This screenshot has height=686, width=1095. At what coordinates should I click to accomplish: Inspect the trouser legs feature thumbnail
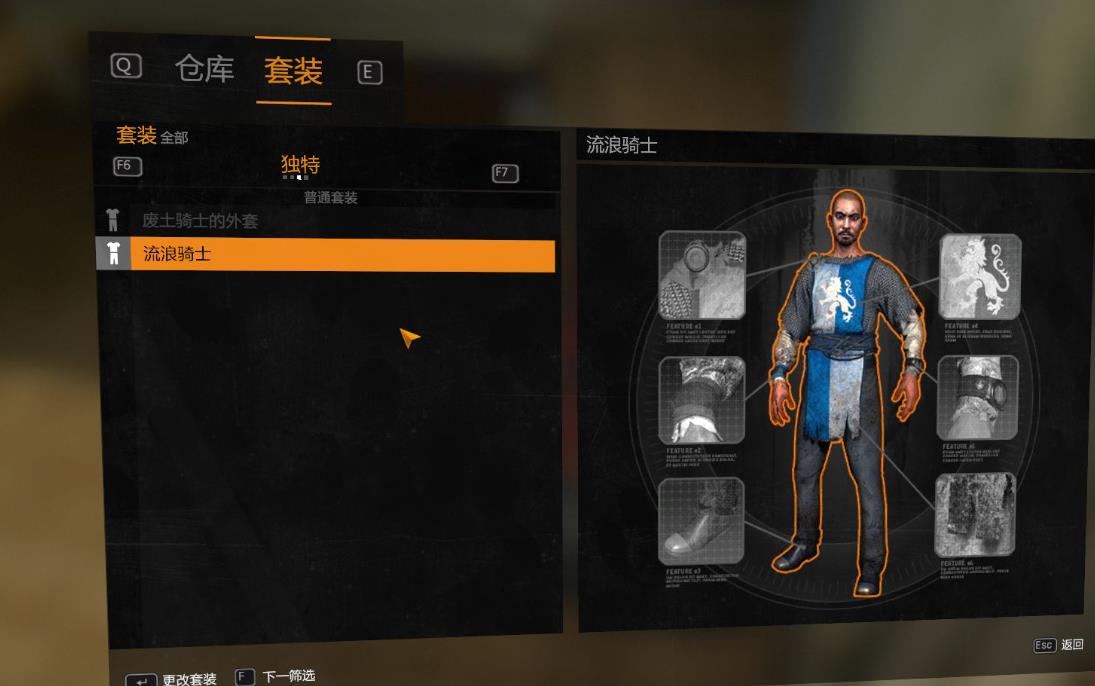[x=975, y=515]
